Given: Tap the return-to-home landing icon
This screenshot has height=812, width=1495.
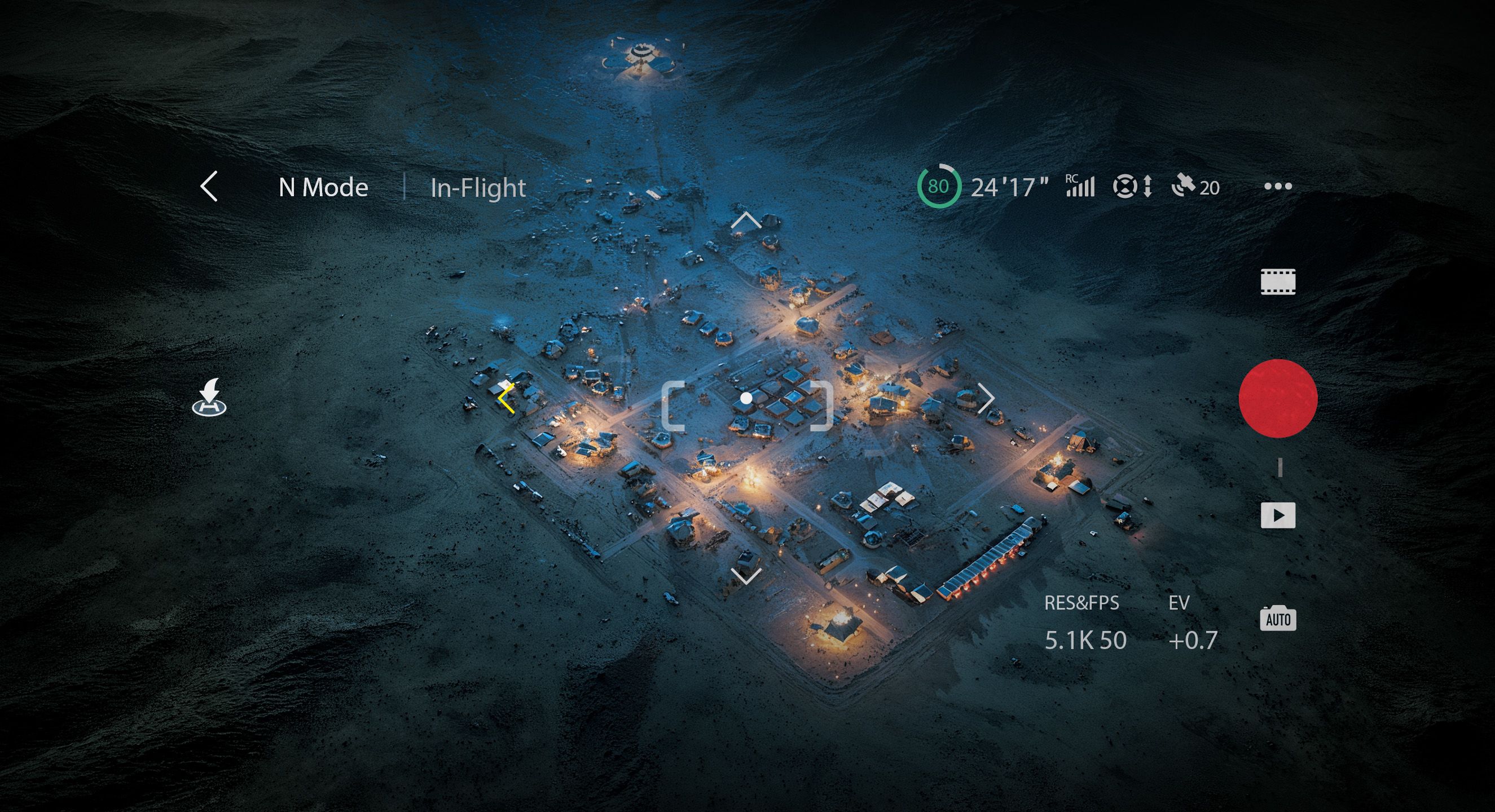Looking at the screenshot, I should tap(209, 398).
